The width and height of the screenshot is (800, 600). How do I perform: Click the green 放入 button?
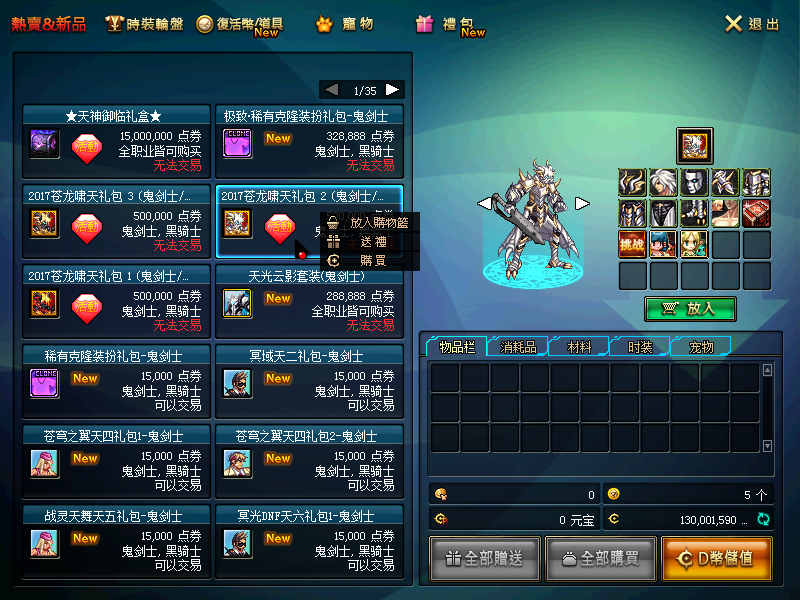click(x=690, y=309)
